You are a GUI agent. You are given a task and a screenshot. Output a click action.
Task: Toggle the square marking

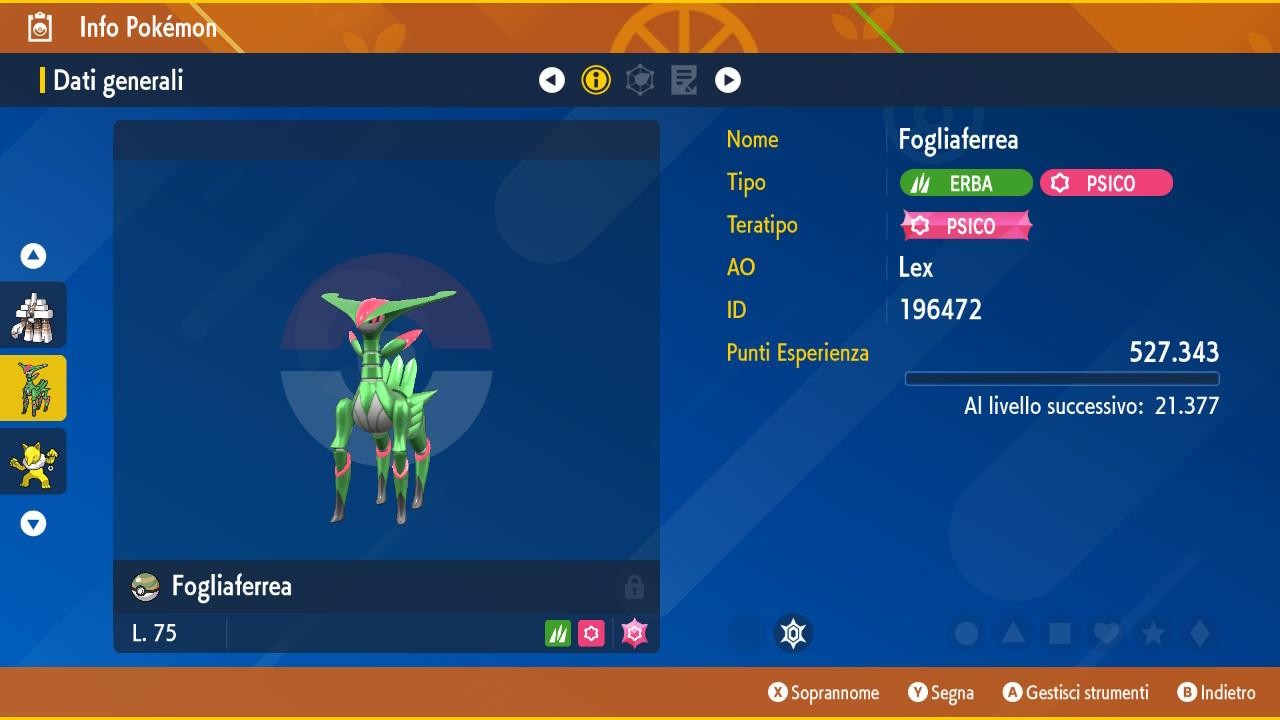pos(1060,634)
